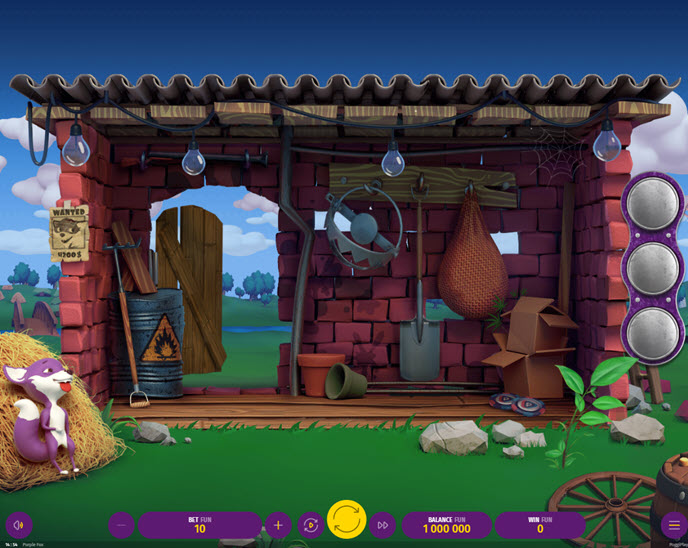Open the bet amount panel
Screen dimensions: 688x548
pos(199,525)
